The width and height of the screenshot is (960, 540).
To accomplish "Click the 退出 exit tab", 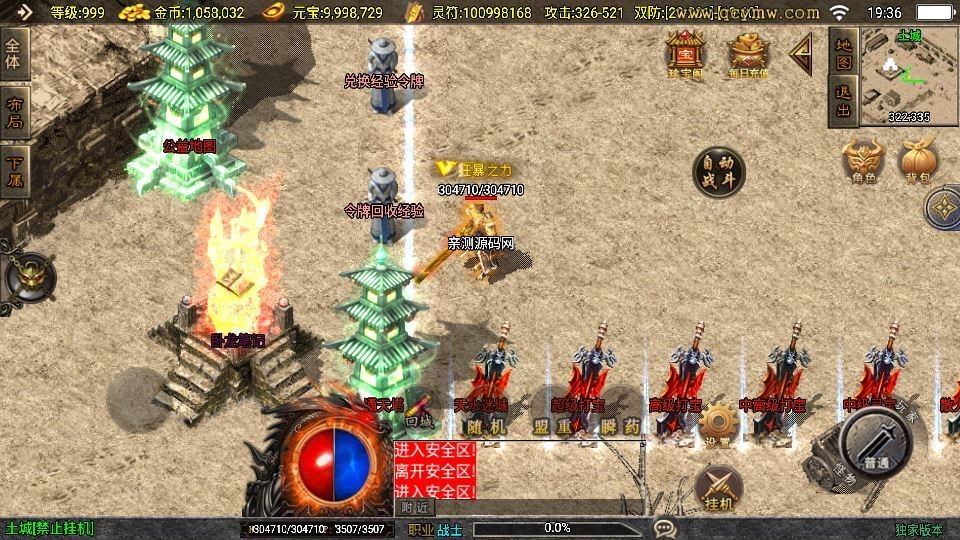I will coord(843,102).
